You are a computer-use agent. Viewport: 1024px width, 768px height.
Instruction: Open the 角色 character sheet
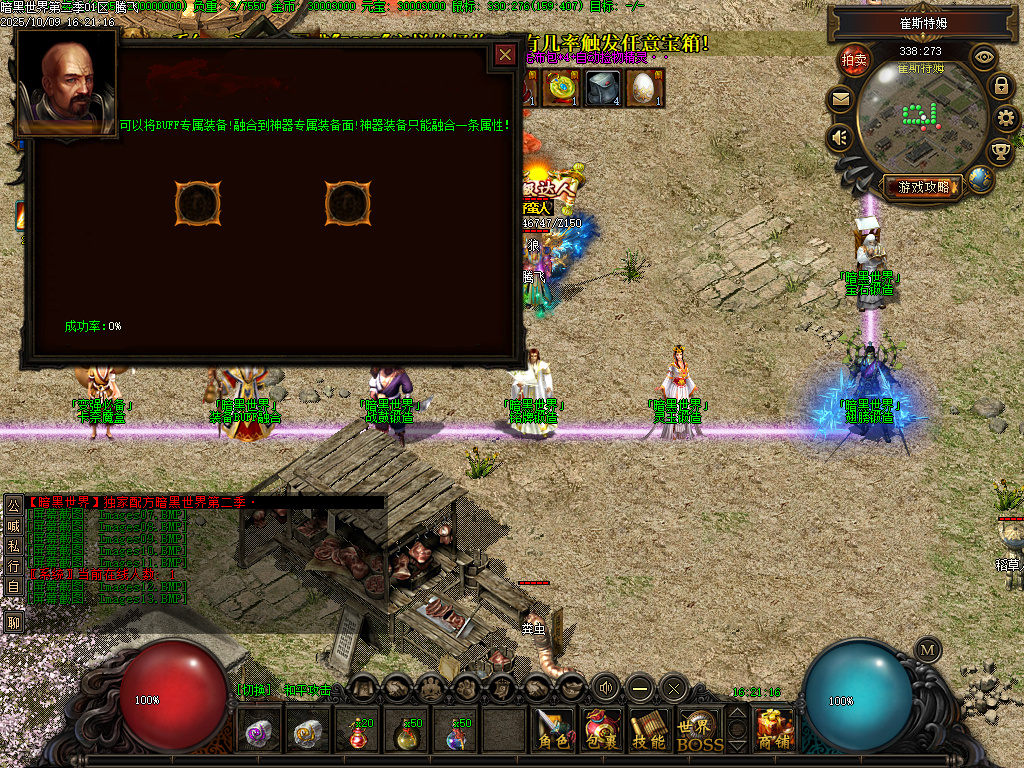coord(553,730)
